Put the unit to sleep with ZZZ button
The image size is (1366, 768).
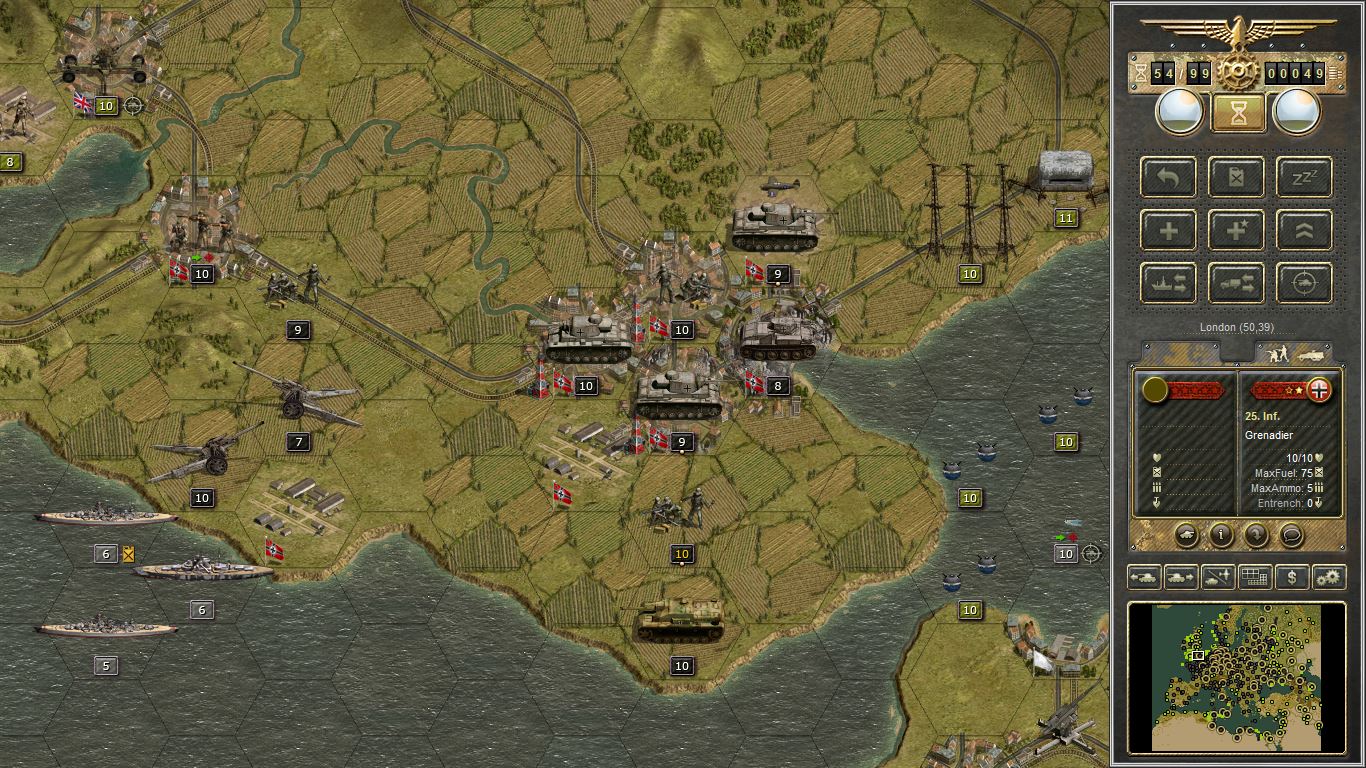(x=1304, y=177)
